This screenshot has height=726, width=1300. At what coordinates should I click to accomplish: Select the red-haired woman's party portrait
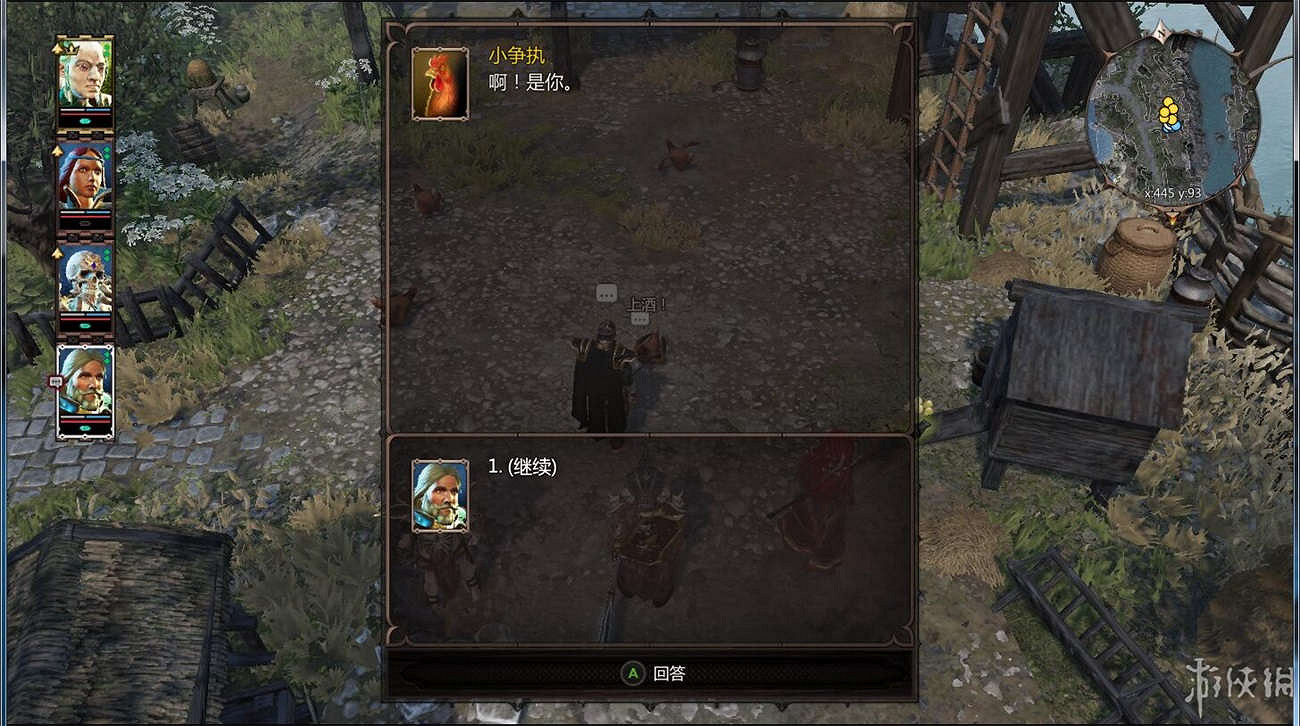coord(85,180)
